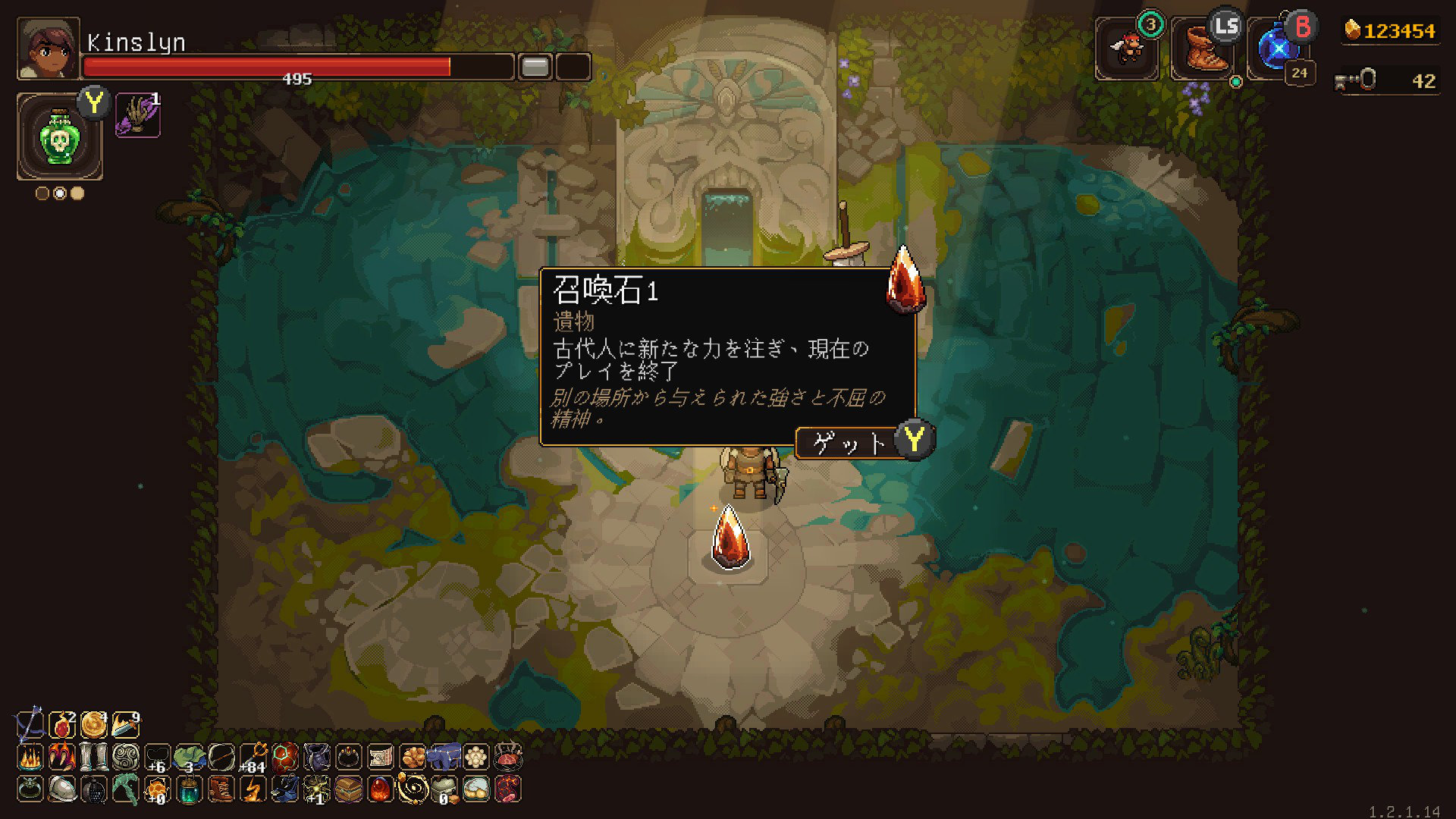This screenshot has width=1456, height=819.
Task: Click the stone pillars relic icon
Action: 94,757
